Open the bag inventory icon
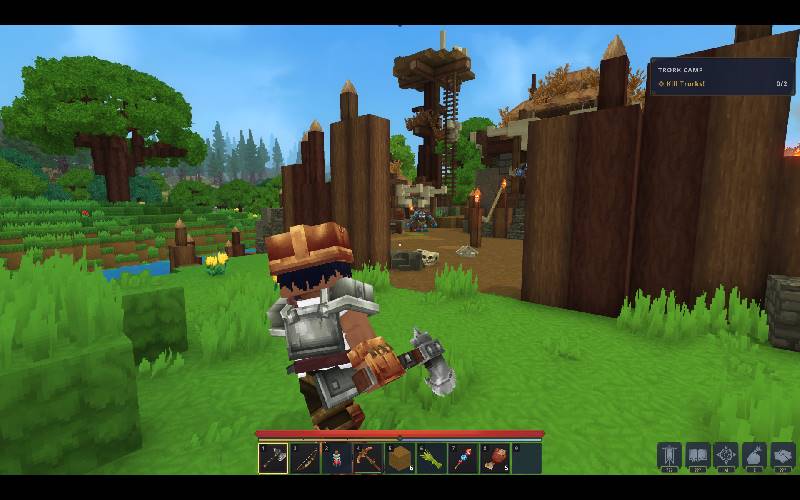800x500 pixels. pyautogui.click(x=753, y=455)
